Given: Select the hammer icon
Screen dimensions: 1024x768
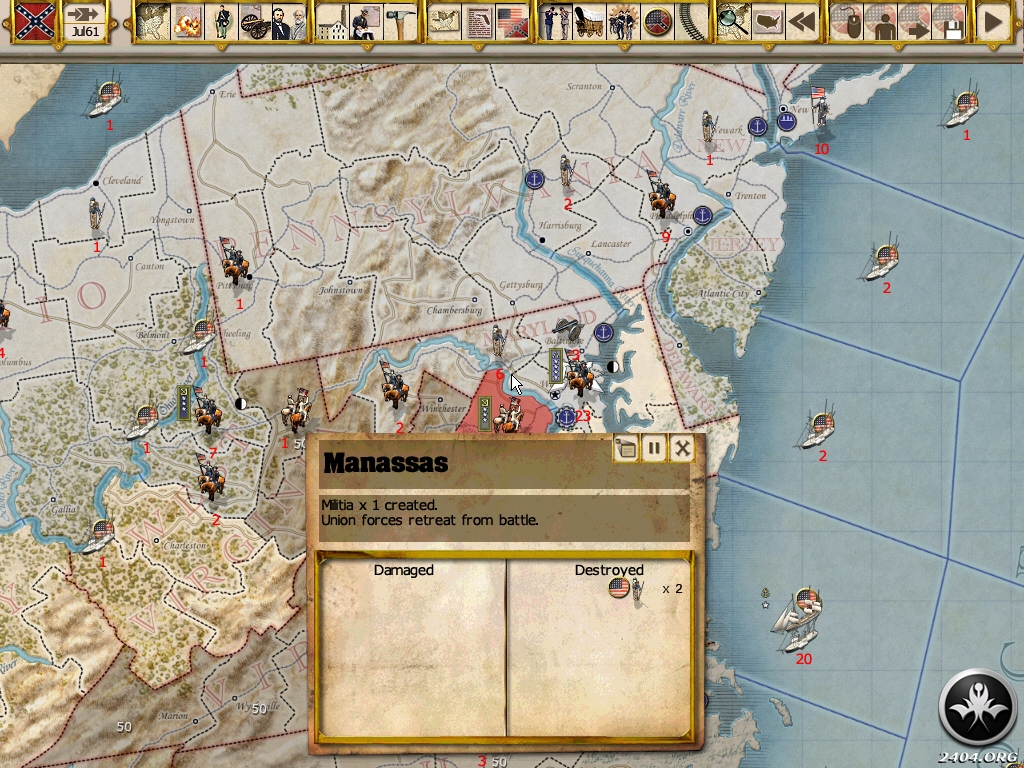Looking at the screenshot, I should click(x=400, y=21).
